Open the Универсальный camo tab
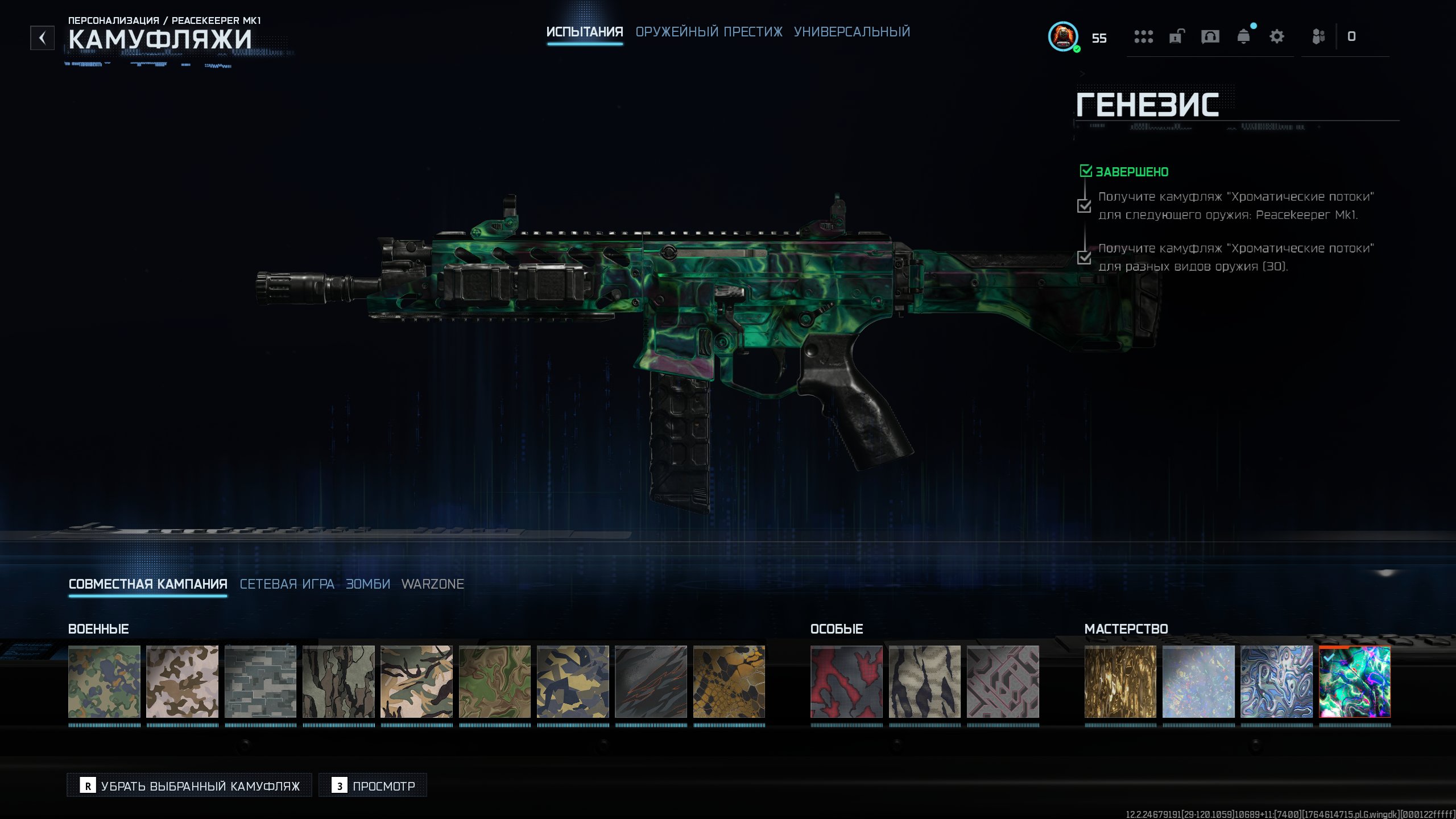 (851, 32)
